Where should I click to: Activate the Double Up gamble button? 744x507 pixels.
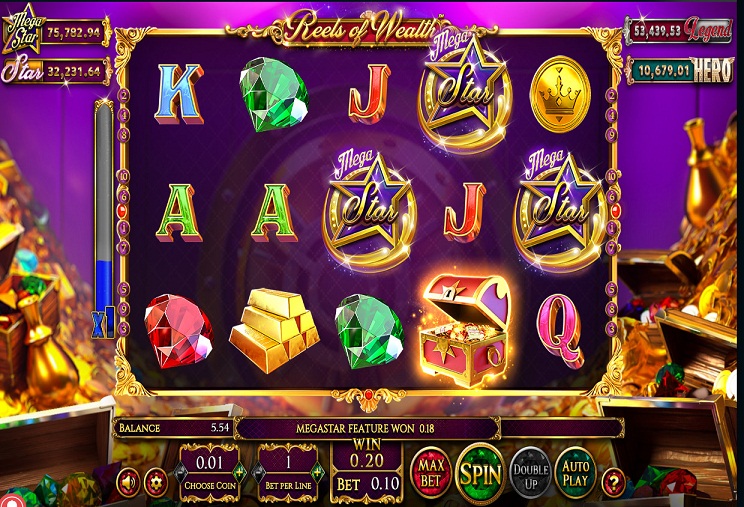coord(530,472)
